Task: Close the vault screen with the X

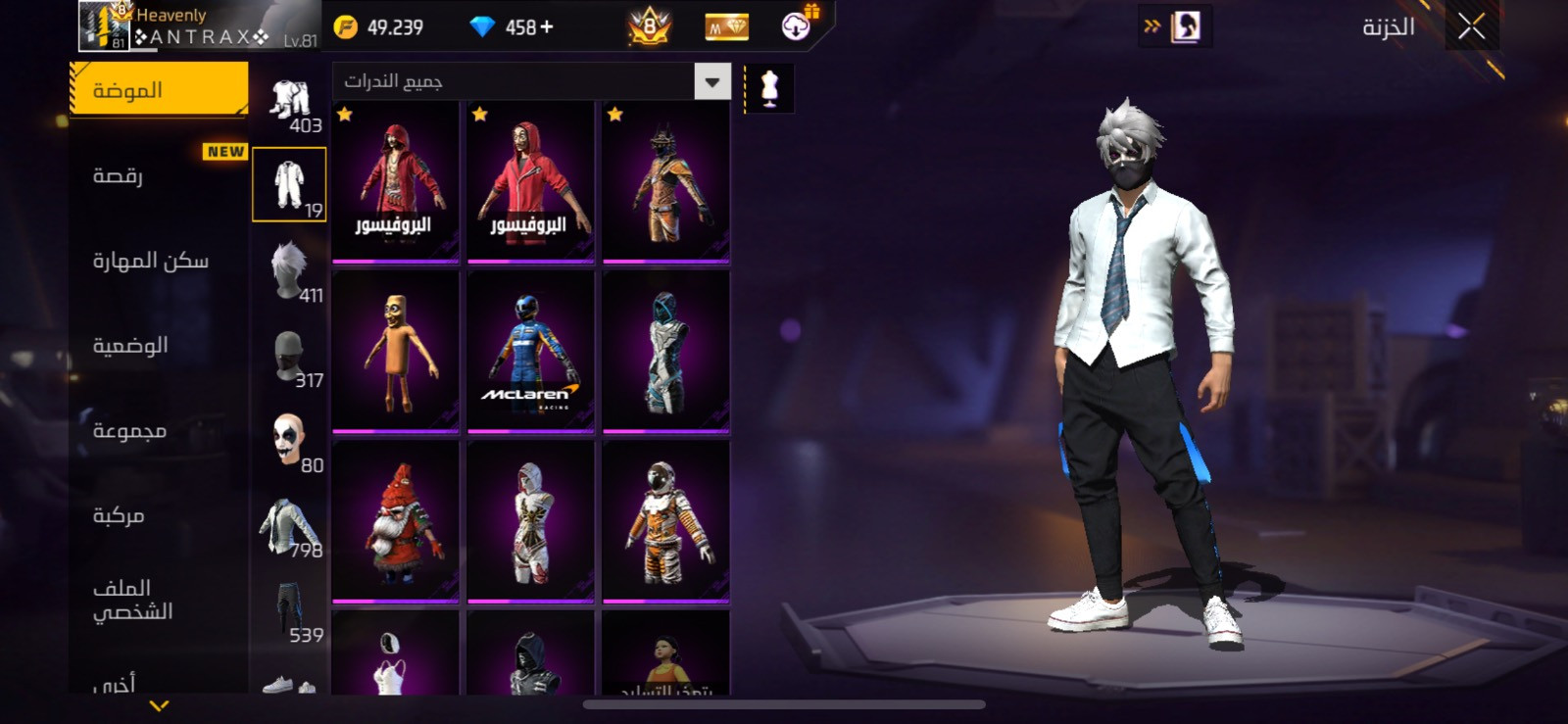Action: coord(1471,27)
